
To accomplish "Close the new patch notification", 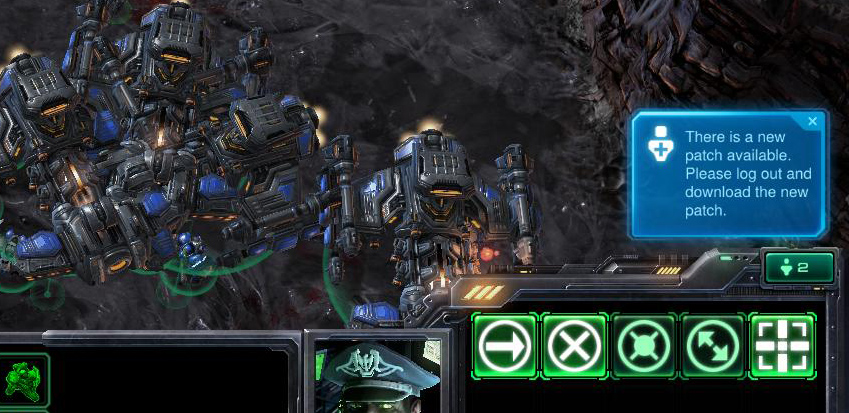I will click(812, 122).
